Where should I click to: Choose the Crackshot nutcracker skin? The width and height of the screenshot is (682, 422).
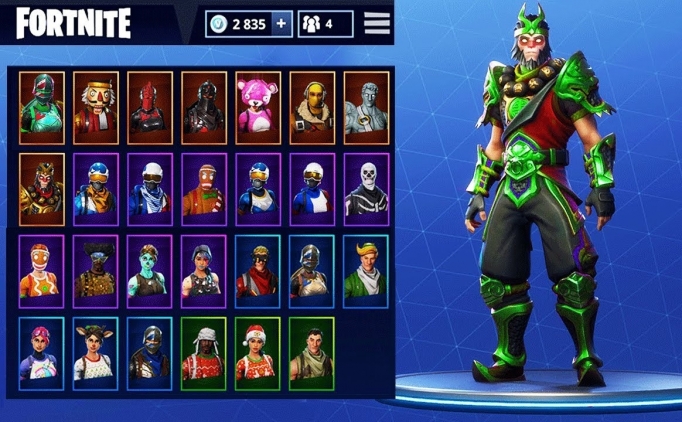tap(95, 107)
